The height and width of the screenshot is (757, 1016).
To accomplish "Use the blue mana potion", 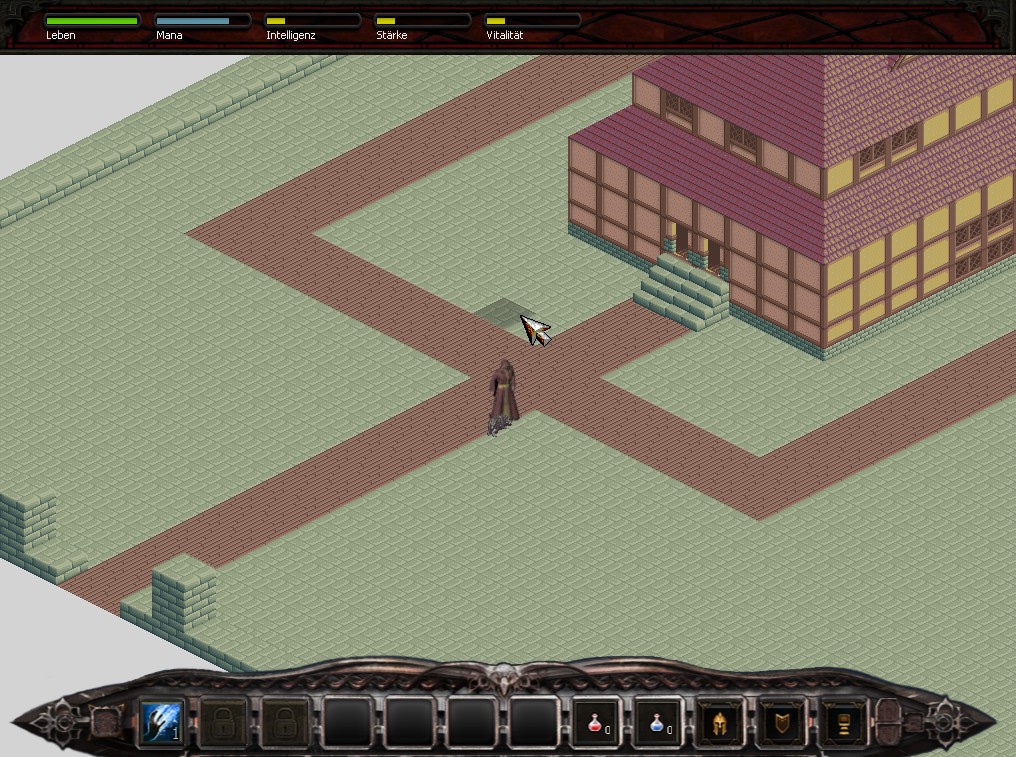I will [658, 721].
